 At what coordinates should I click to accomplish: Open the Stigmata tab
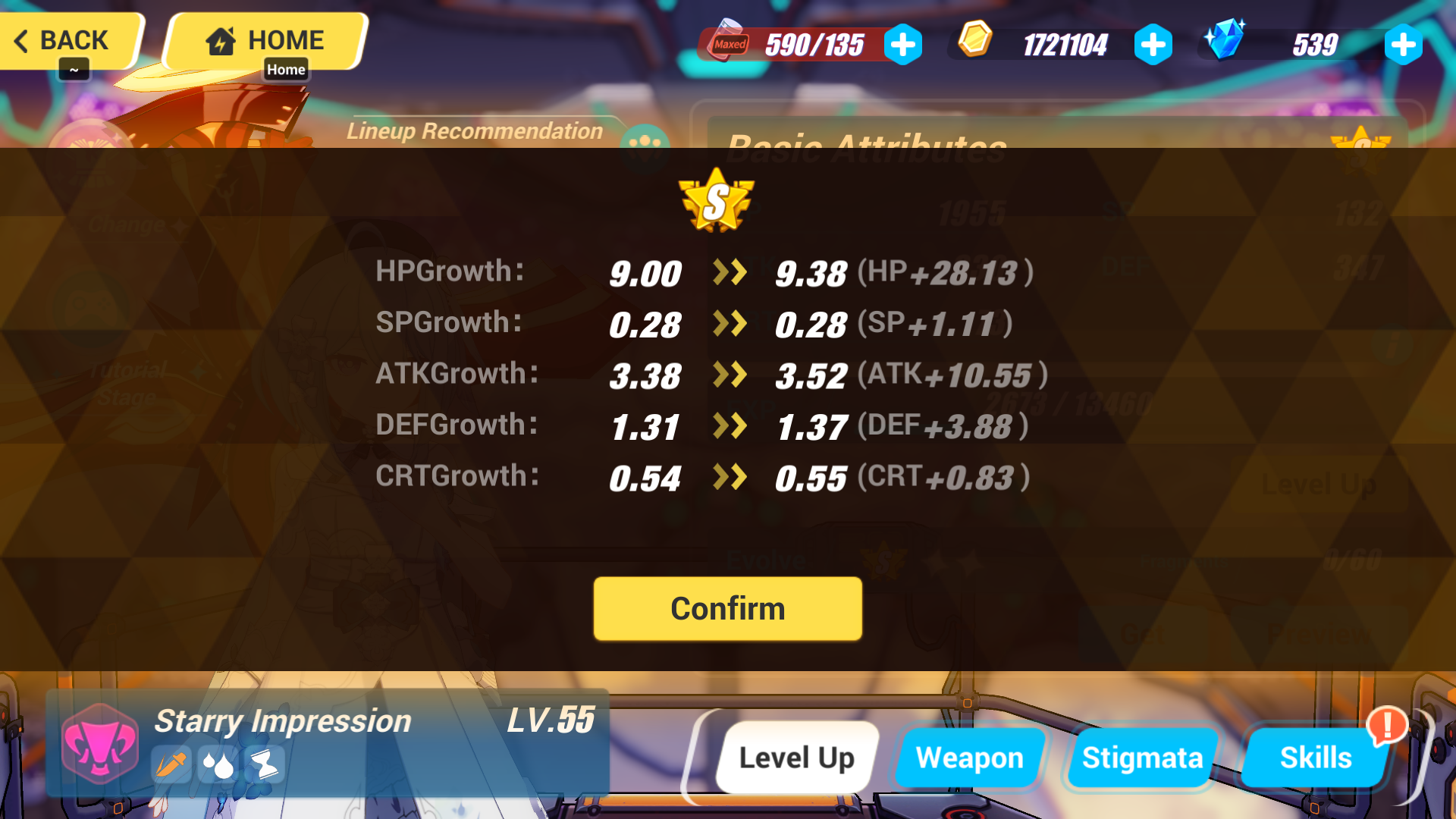[x=1142, y=757]
